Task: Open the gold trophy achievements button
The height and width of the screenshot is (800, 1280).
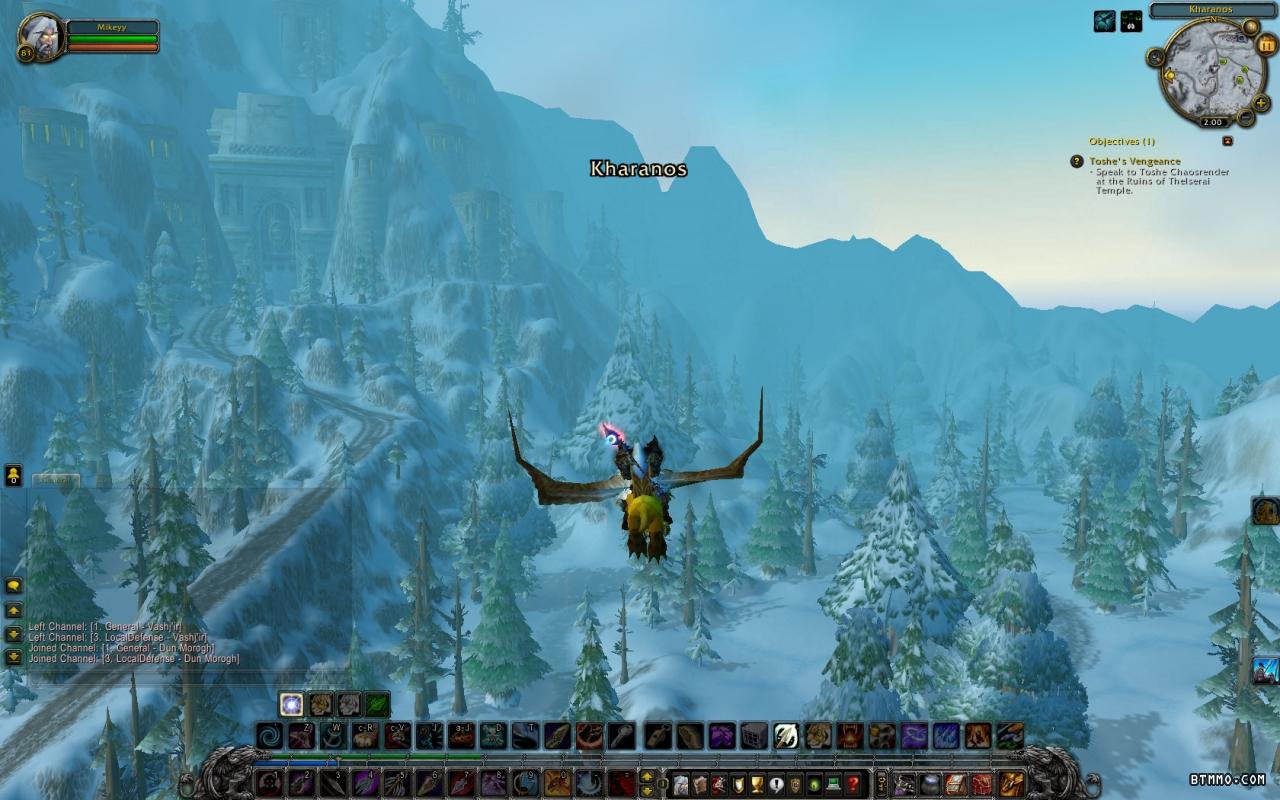Action: (x=757, y=784)
